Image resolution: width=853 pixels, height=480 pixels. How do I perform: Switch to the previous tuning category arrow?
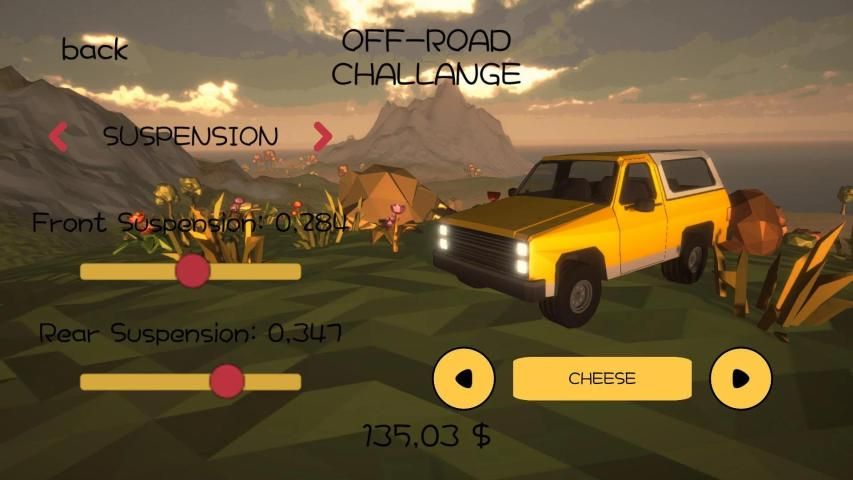[x=59, y=136]
